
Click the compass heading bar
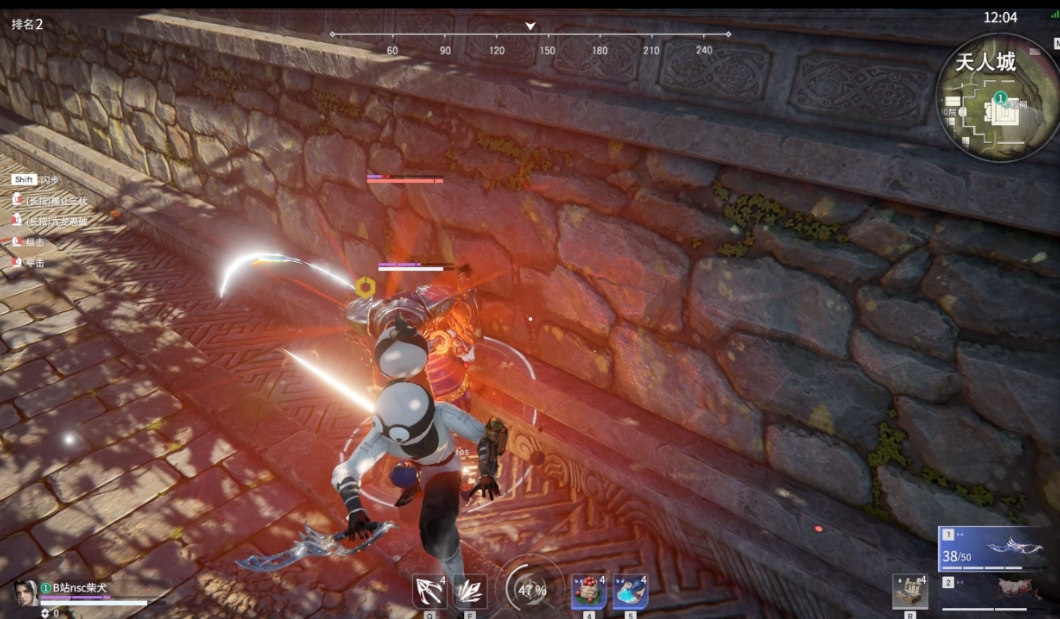click(530, 35)
